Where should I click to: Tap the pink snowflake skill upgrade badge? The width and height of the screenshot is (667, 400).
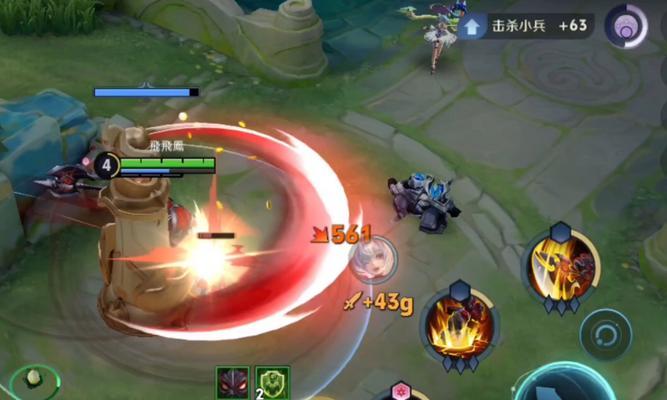[x=402, y=391]
